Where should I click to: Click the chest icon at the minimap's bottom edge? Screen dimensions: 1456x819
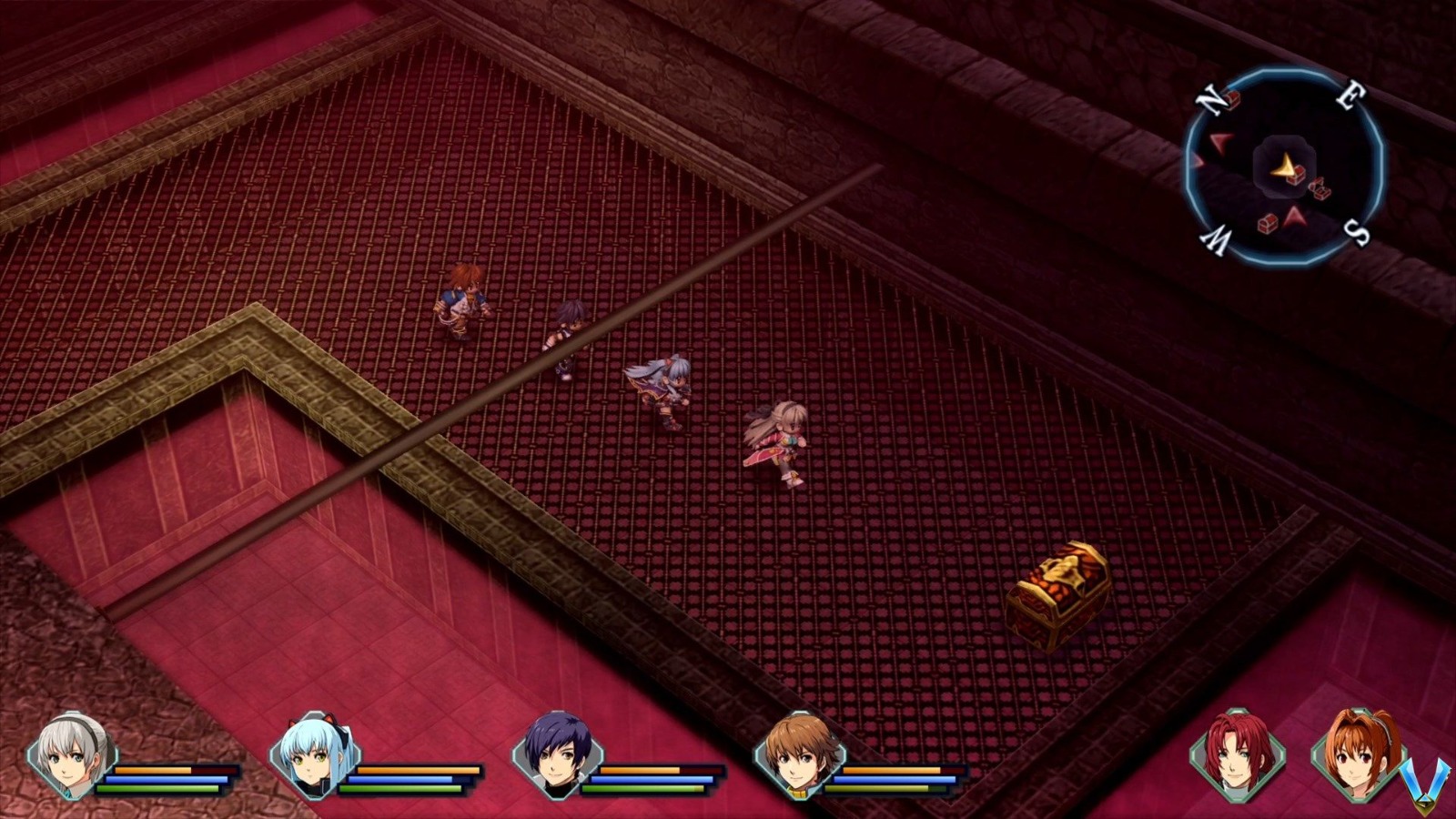click(1267, 225)
